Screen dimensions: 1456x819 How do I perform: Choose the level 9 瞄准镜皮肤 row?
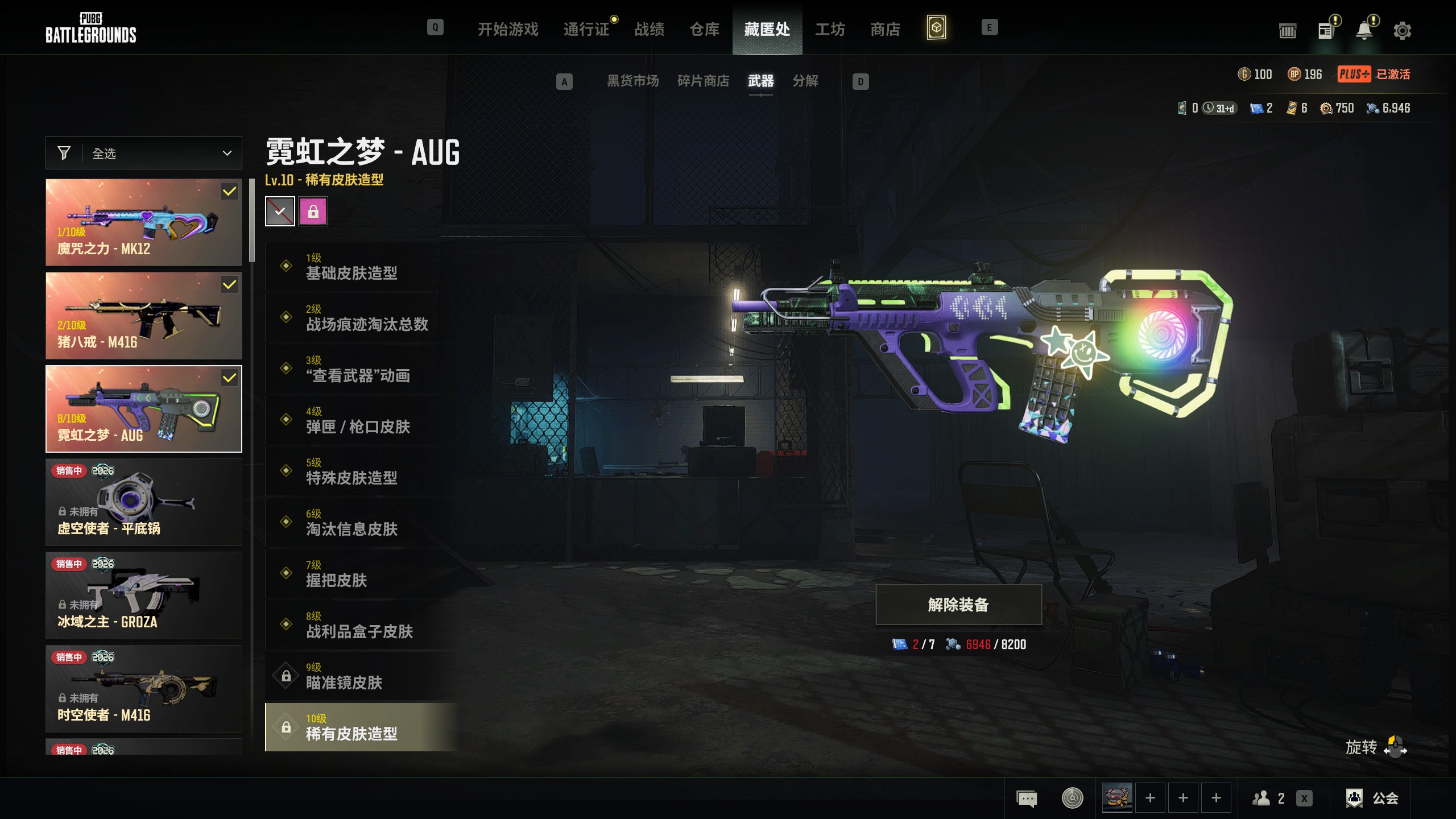(362, 676)
